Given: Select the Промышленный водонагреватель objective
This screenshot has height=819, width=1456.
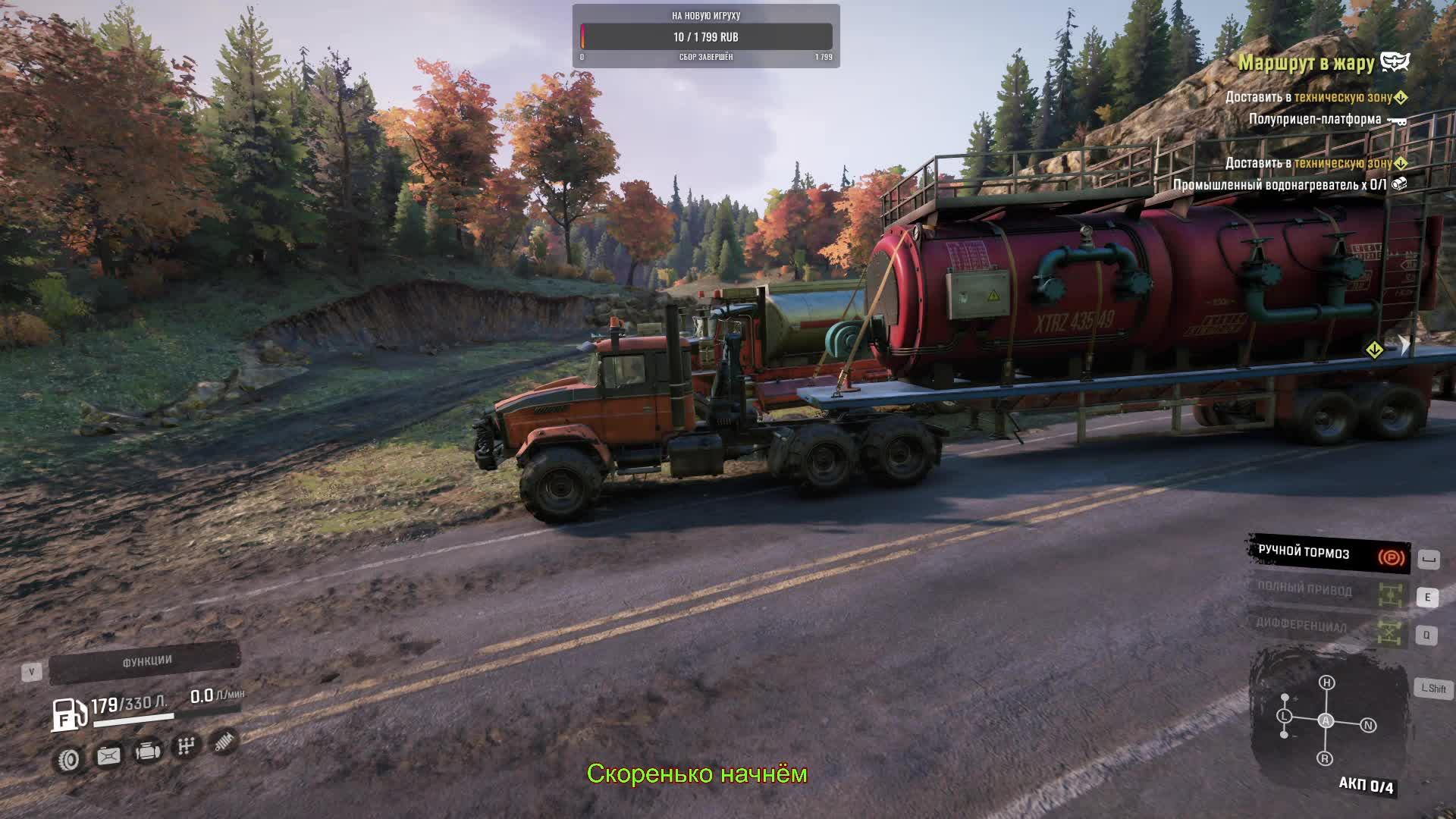Looking at the screenshot, I should click(x=1279, y=184).
